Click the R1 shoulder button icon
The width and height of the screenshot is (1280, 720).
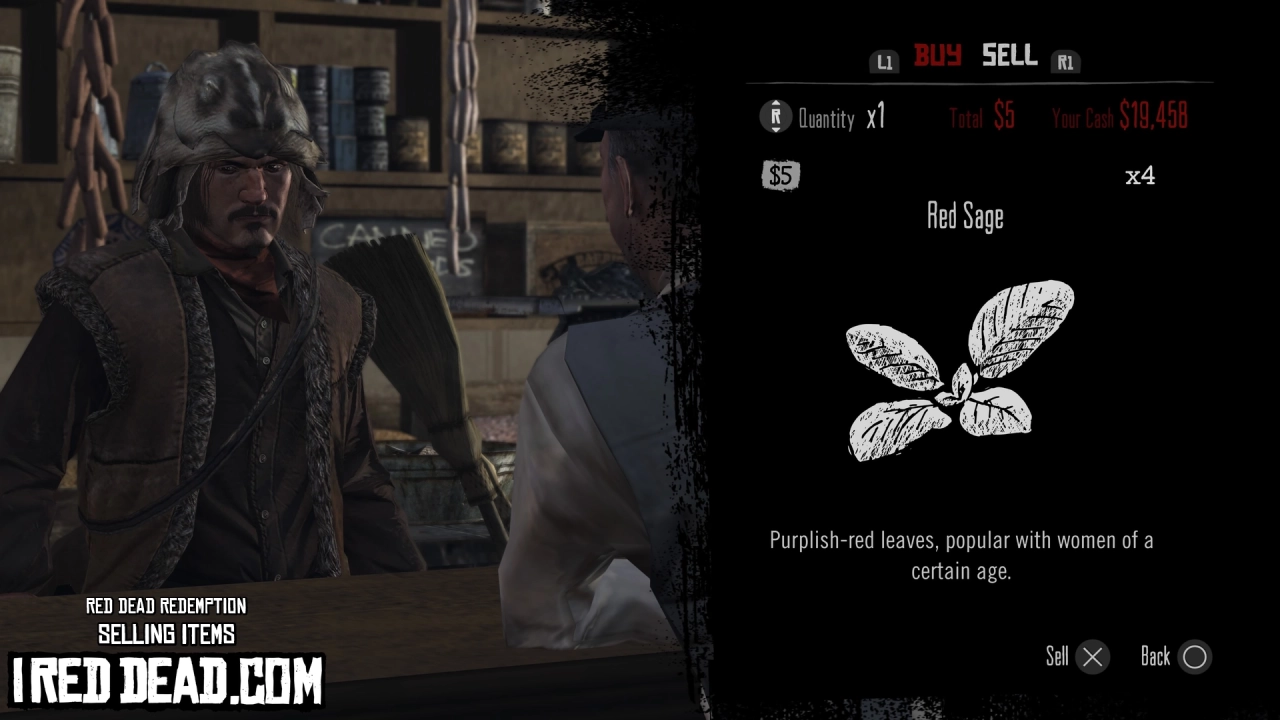pyautogui.click(x=1066, y=60)
